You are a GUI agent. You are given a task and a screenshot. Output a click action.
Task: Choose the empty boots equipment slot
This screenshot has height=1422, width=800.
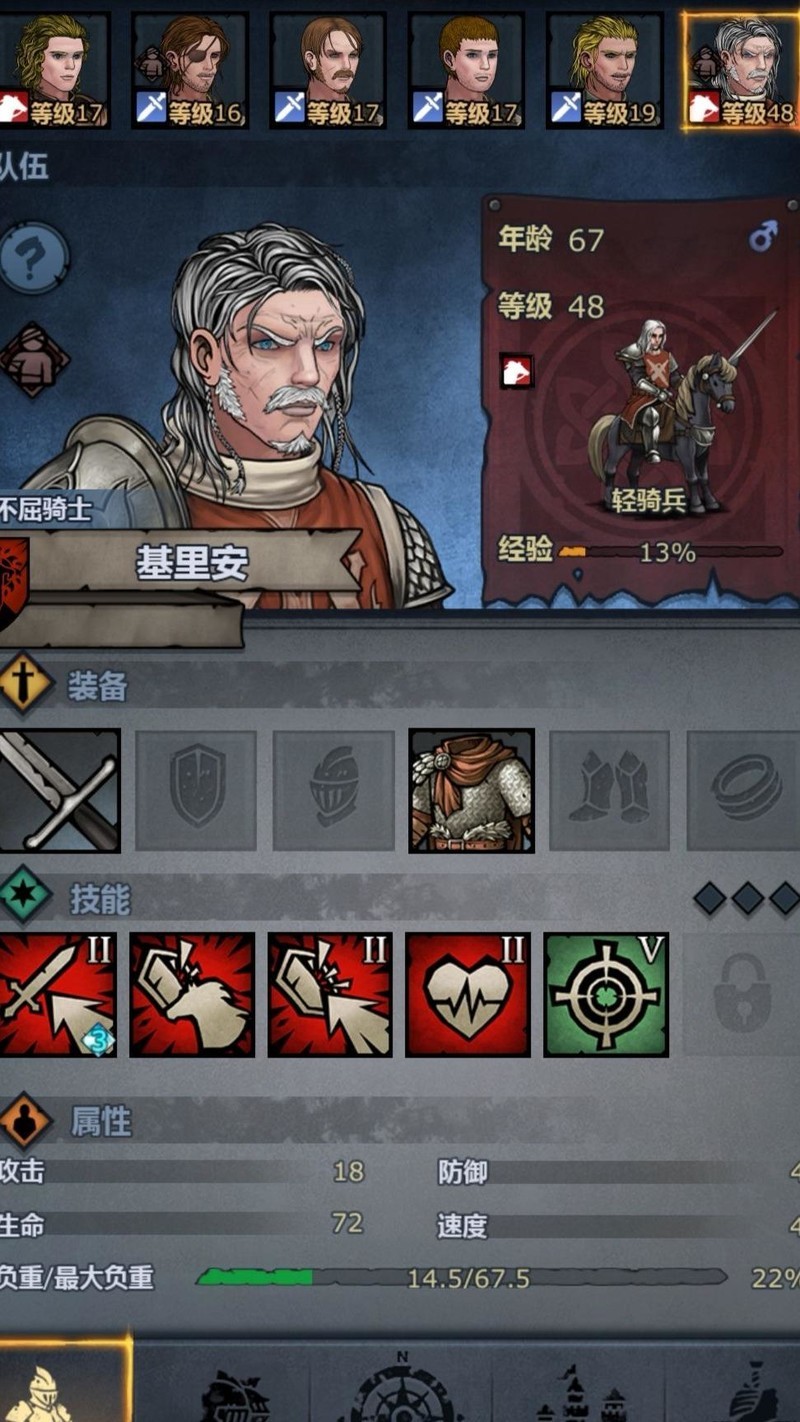[x=609, y=790]
